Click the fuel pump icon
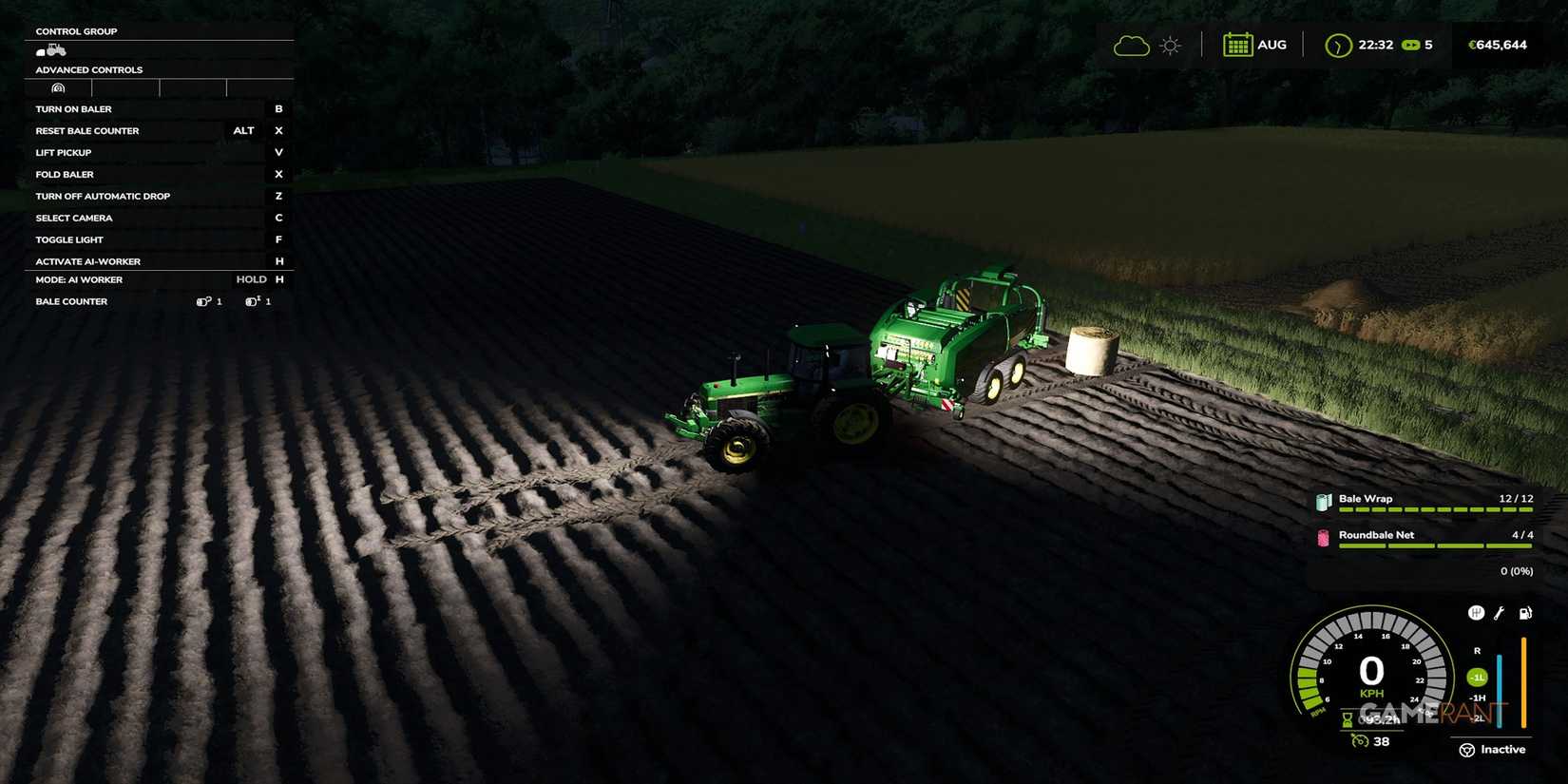Screen dimensions: 1568x784 coord(1526,613)
